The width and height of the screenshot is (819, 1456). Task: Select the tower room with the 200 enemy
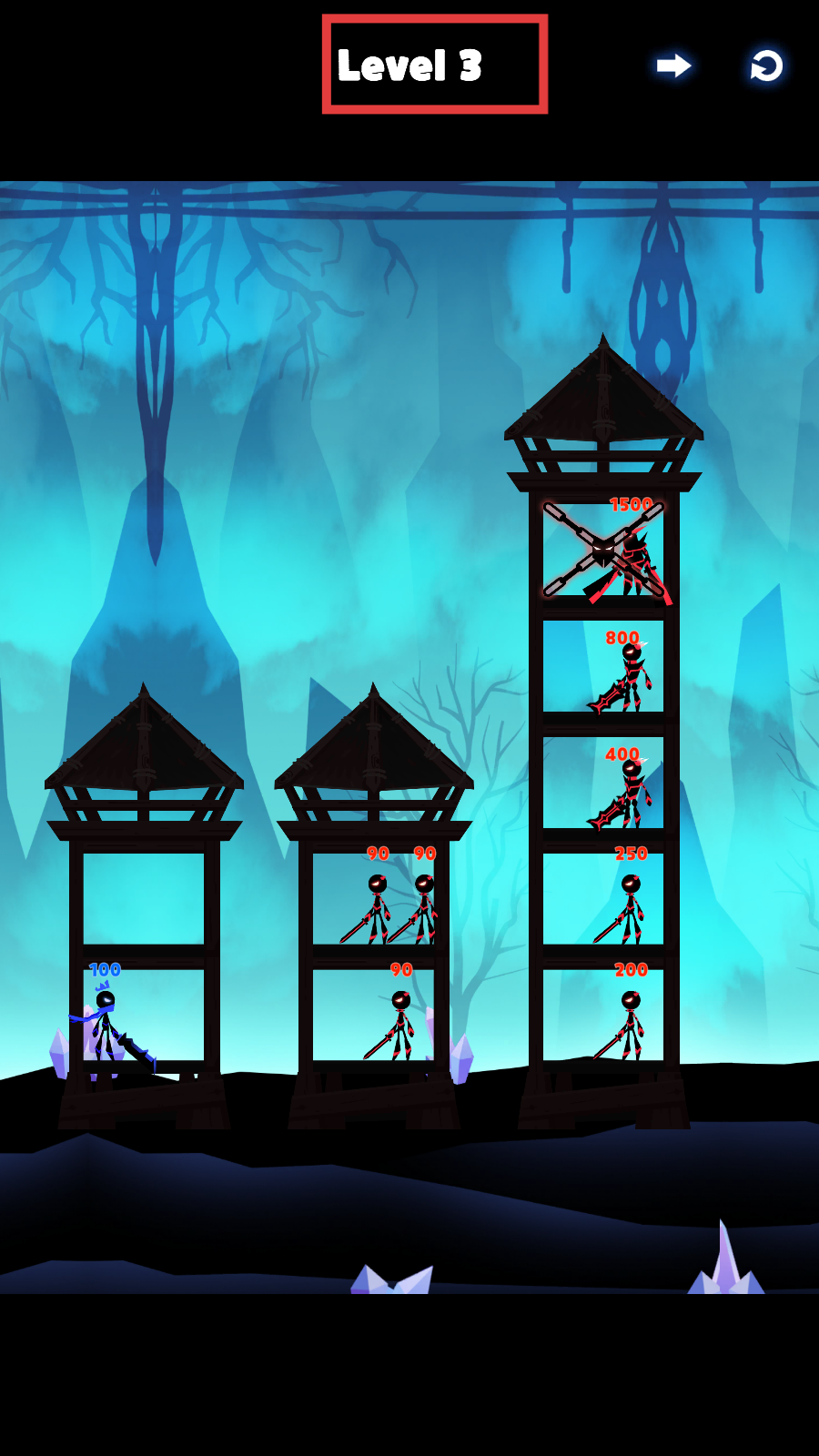point(603,1016)
